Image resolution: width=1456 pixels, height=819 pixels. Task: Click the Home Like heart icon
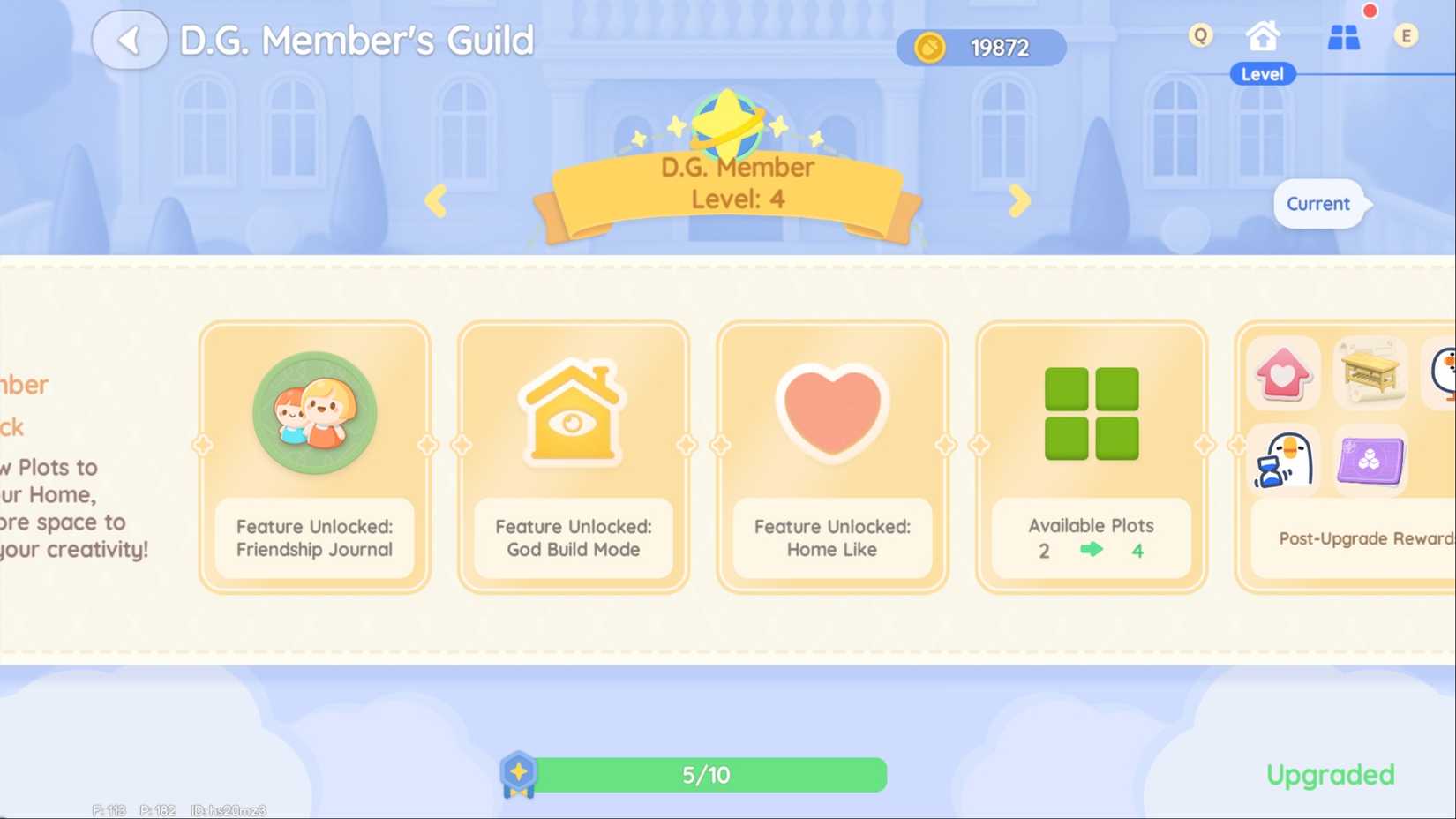(x=830, y=413)
